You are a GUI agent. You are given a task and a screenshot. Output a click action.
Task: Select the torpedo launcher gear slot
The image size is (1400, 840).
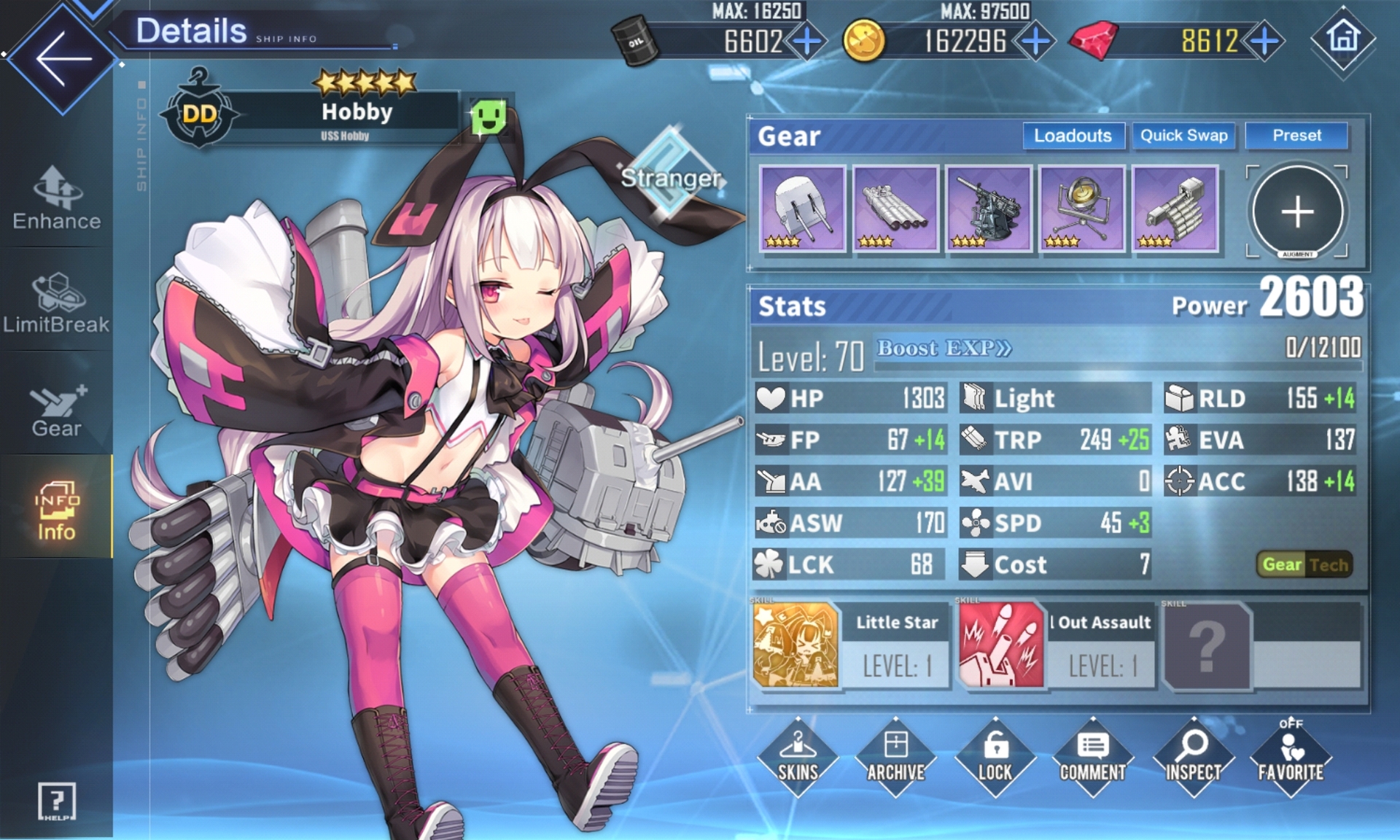(895, 209)
